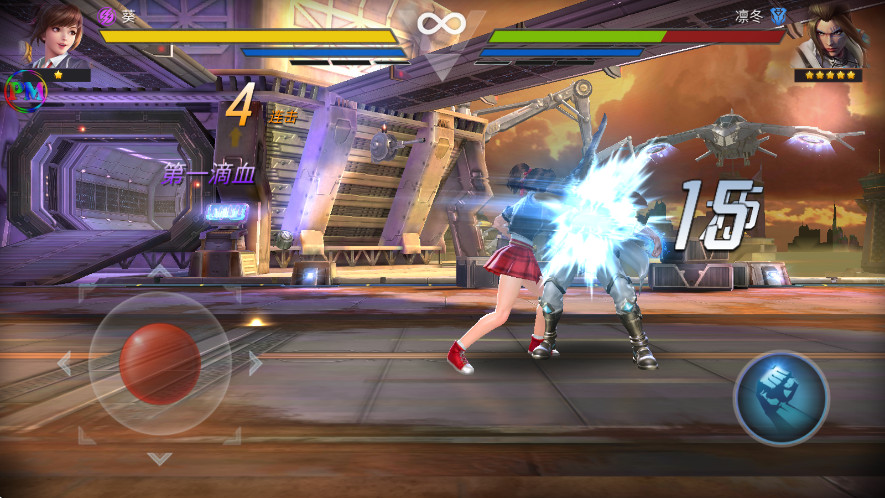Tap the joystick's right arrow

point(255,363)
